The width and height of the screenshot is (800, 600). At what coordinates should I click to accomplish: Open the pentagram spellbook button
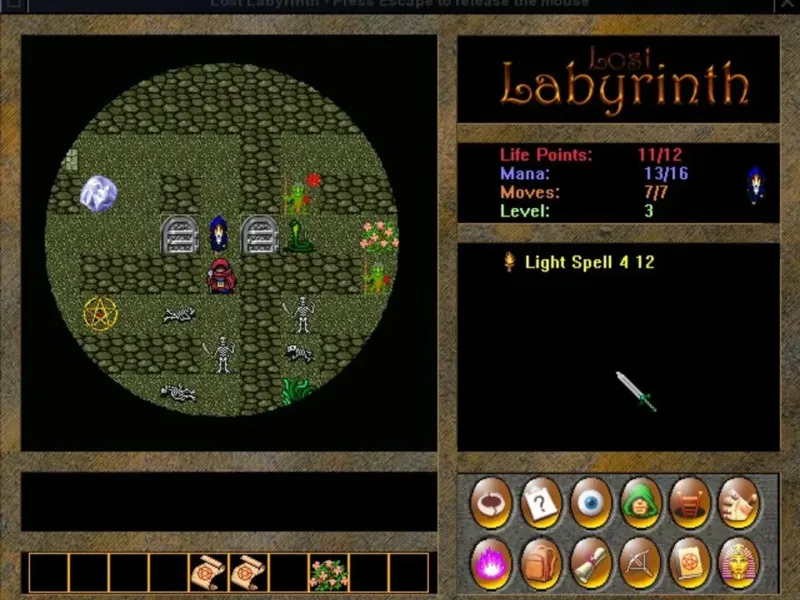coord(690,562)
